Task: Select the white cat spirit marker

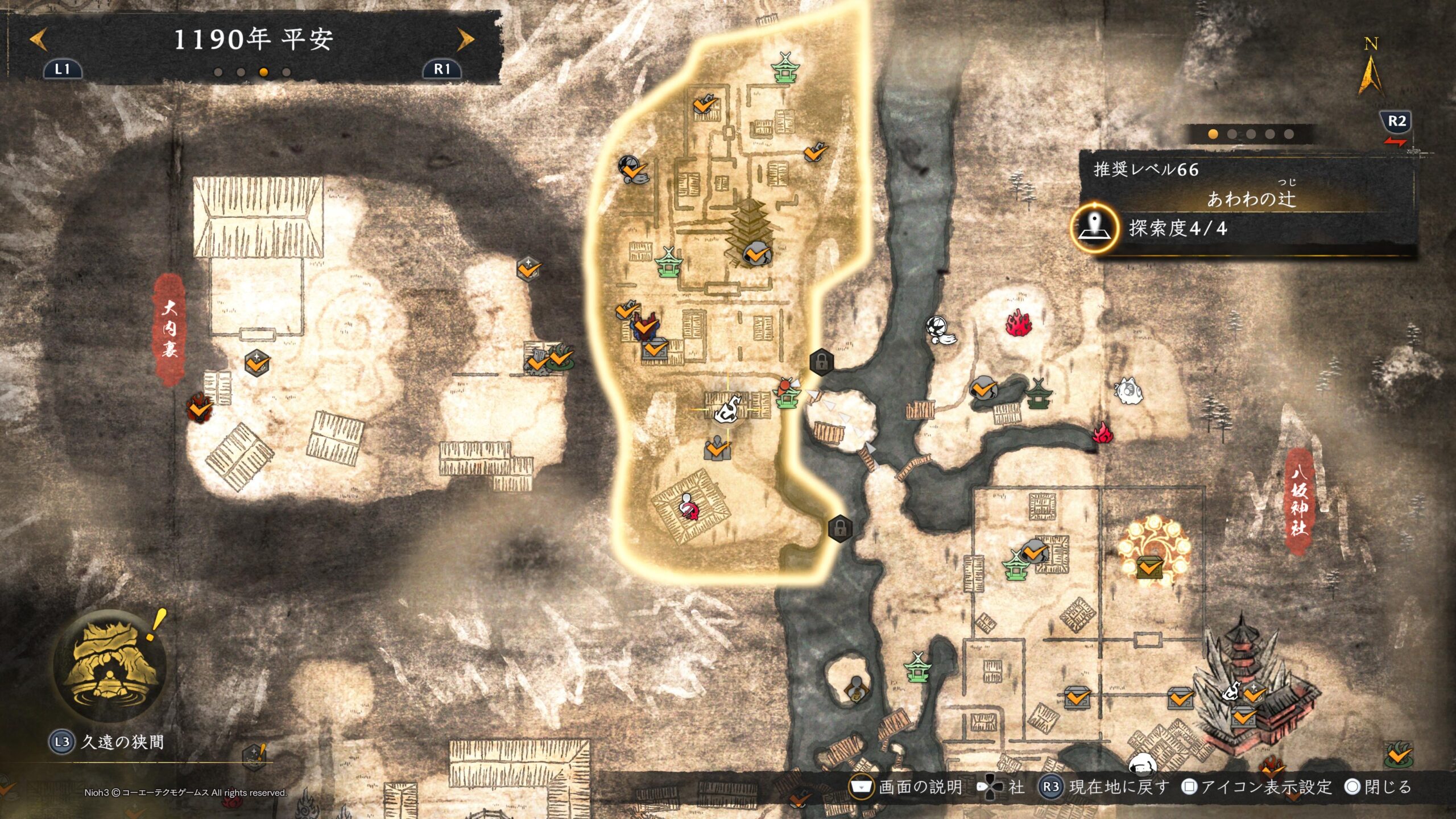Action: [1128, 391]
